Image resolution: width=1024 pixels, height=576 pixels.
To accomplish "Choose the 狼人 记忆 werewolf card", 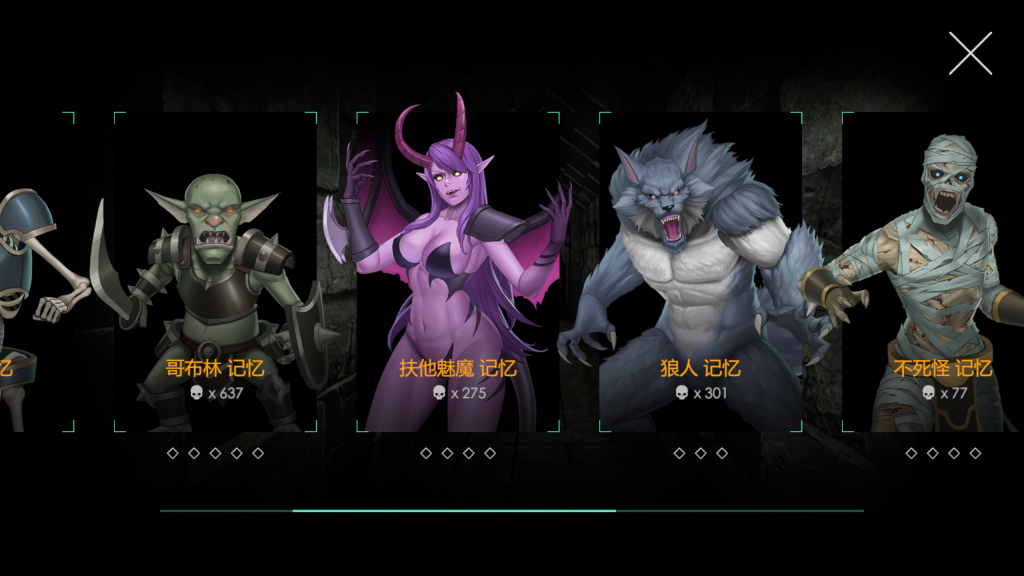I will [700, 272].
